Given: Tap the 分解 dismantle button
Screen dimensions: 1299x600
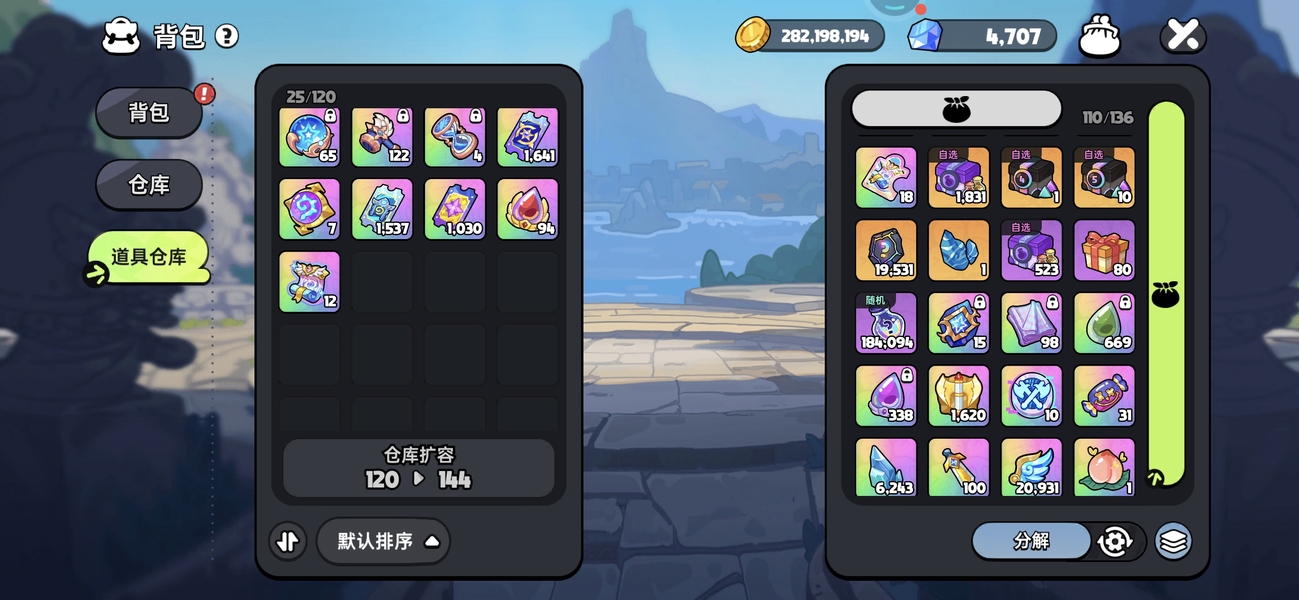Looking at the screenshot, I should pos(1031,541).
